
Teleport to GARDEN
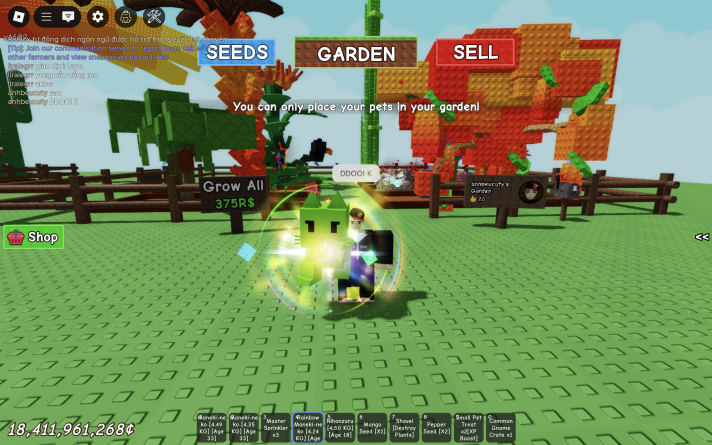pyautogui.click(x=356, y=54)
